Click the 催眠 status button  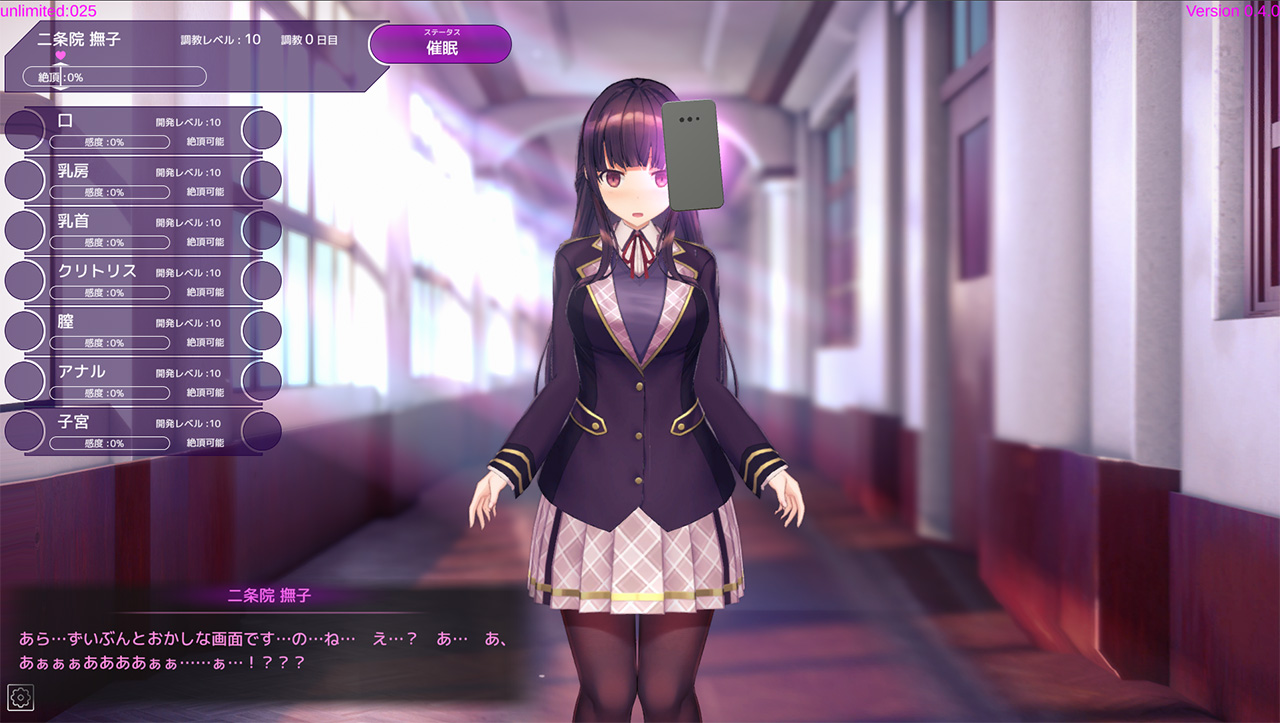coord(440,44)
